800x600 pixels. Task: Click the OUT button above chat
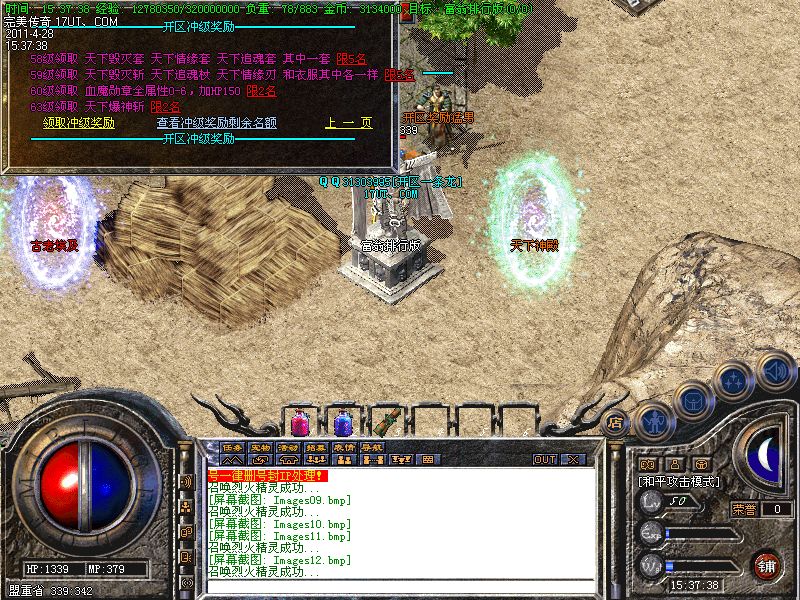tap(544, 460)
